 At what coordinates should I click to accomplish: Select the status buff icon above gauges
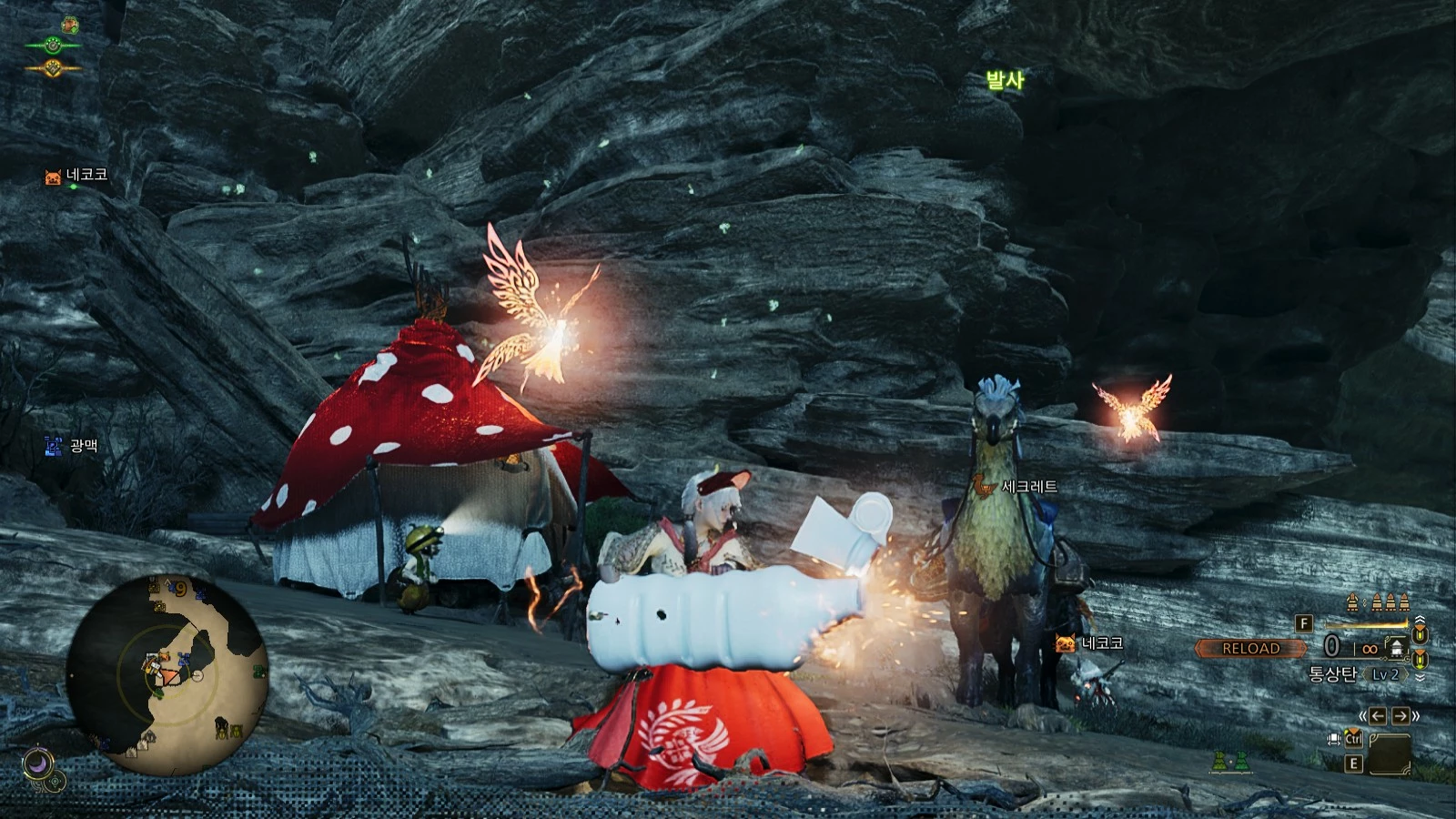tap(70, 25)
